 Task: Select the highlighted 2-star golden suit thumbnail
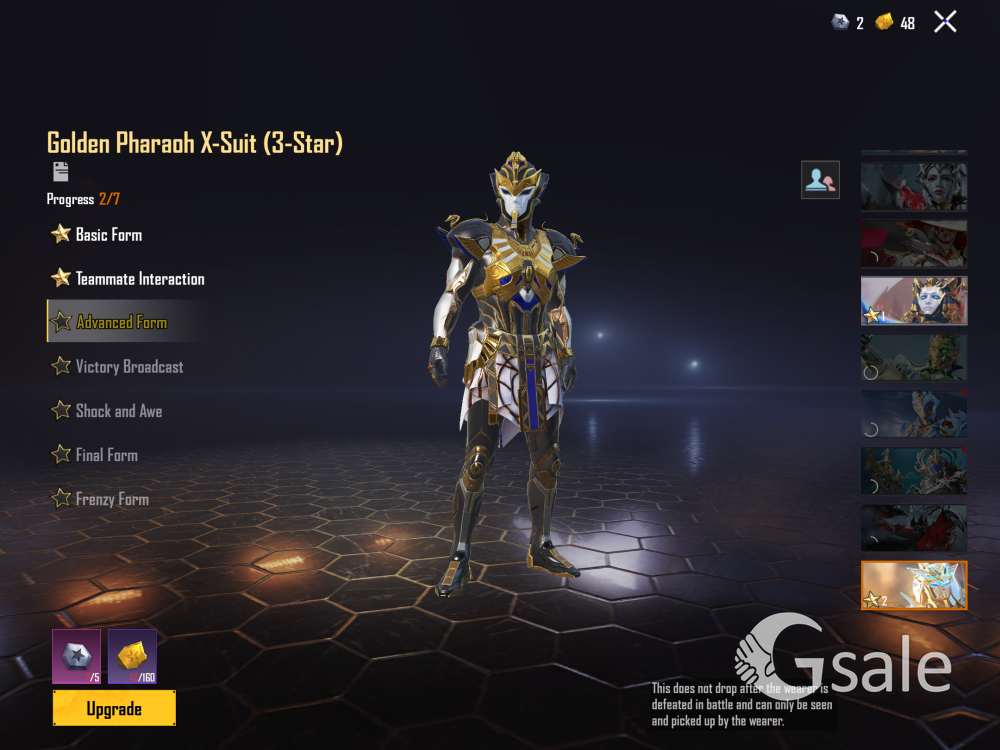[914, 585]
